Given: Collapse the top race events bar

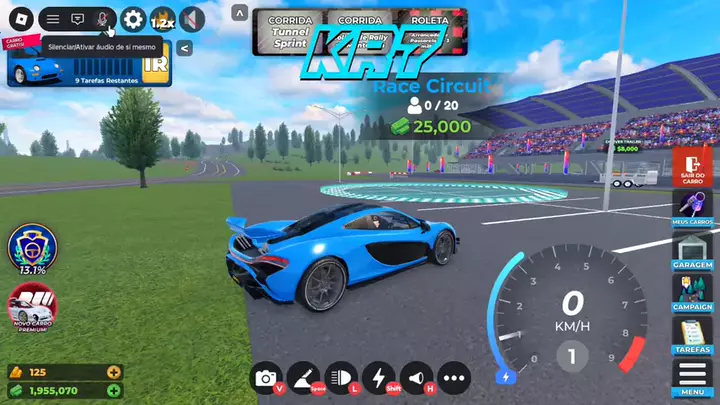Looking at the screenshot, I should [239, 12].
